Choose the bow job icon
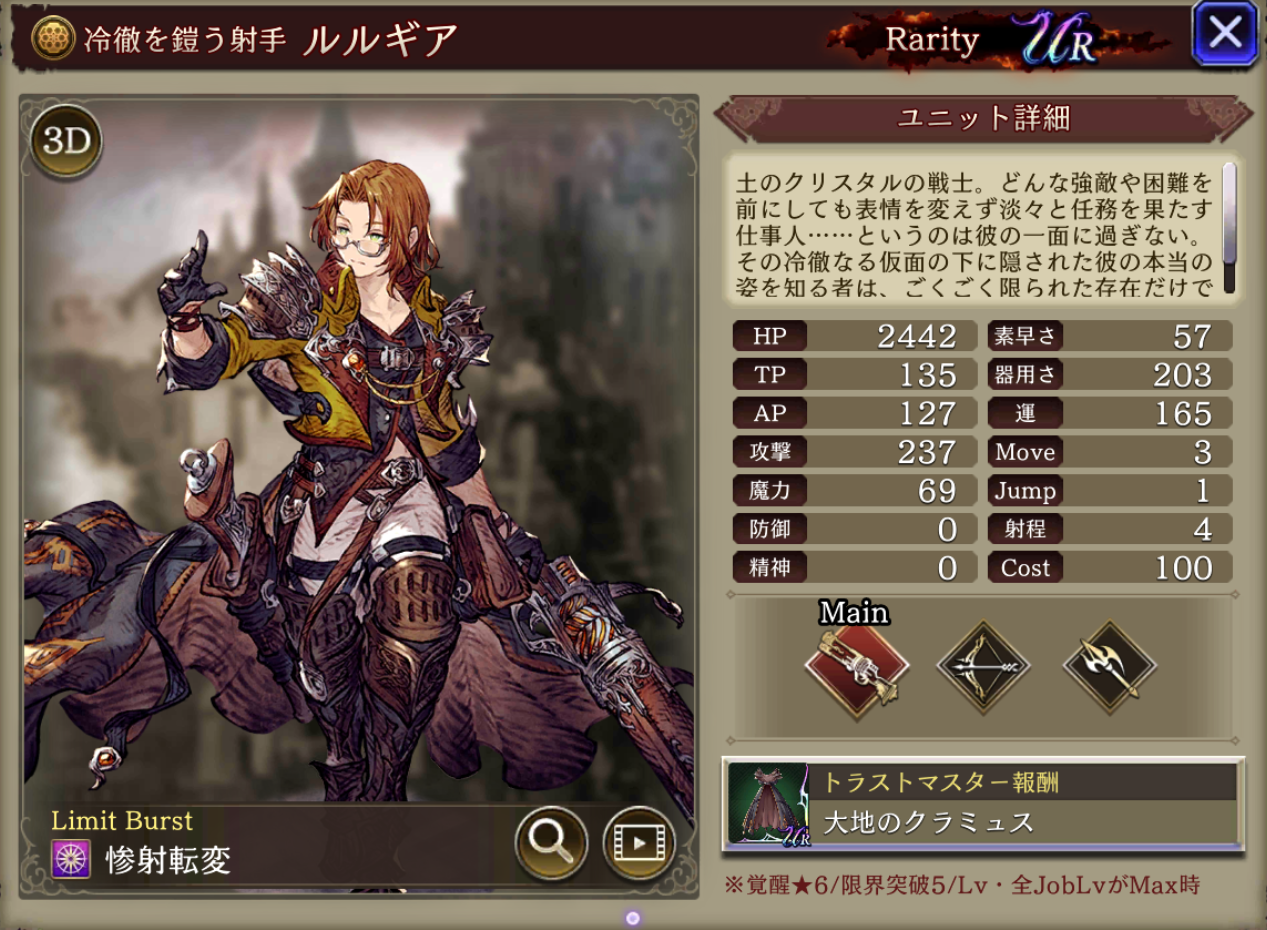The image size is (1267, 930). (983, 667)
